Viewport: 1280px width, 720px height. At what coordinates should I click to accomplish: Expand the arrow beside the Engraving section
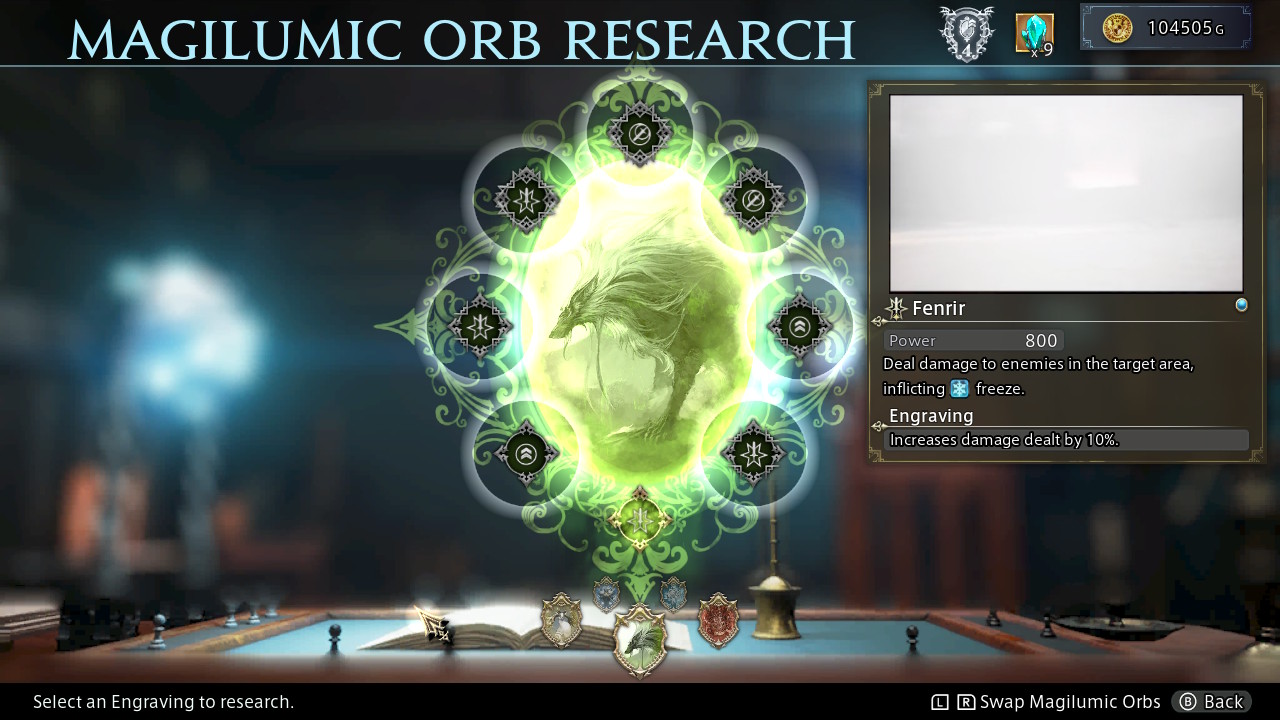[x=878, y=427]
